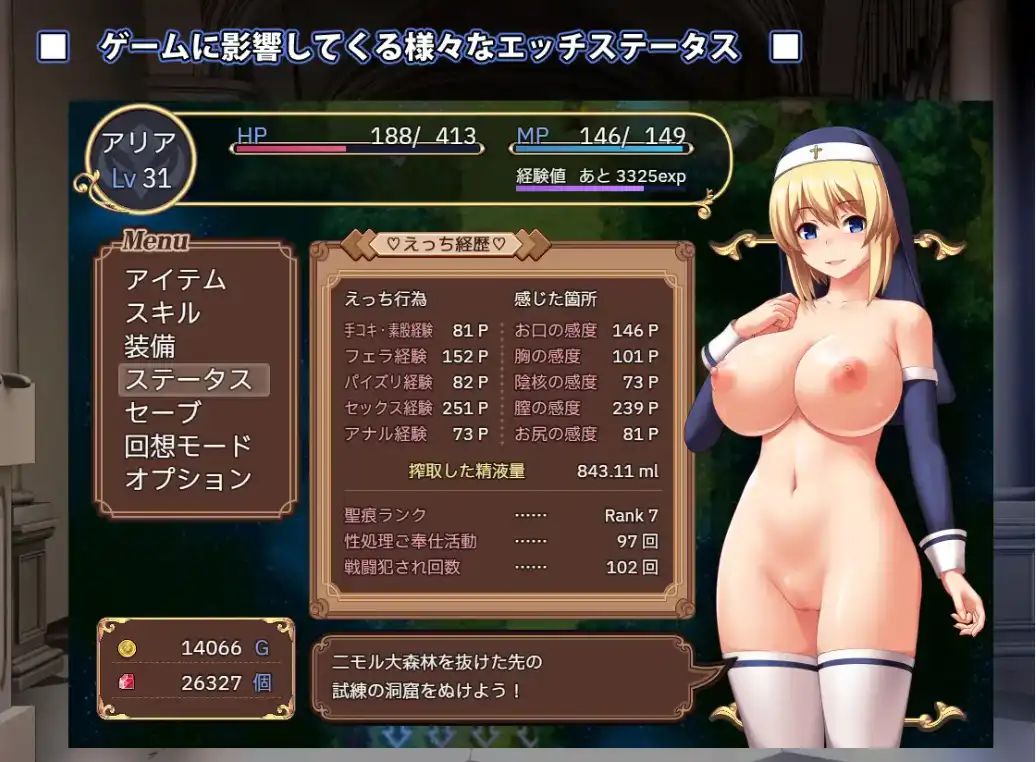Viewport: 1036px width, 762px height.
Task: Choose the 装備 menu option
Action: pyautogui.click(x=150, y=346)
